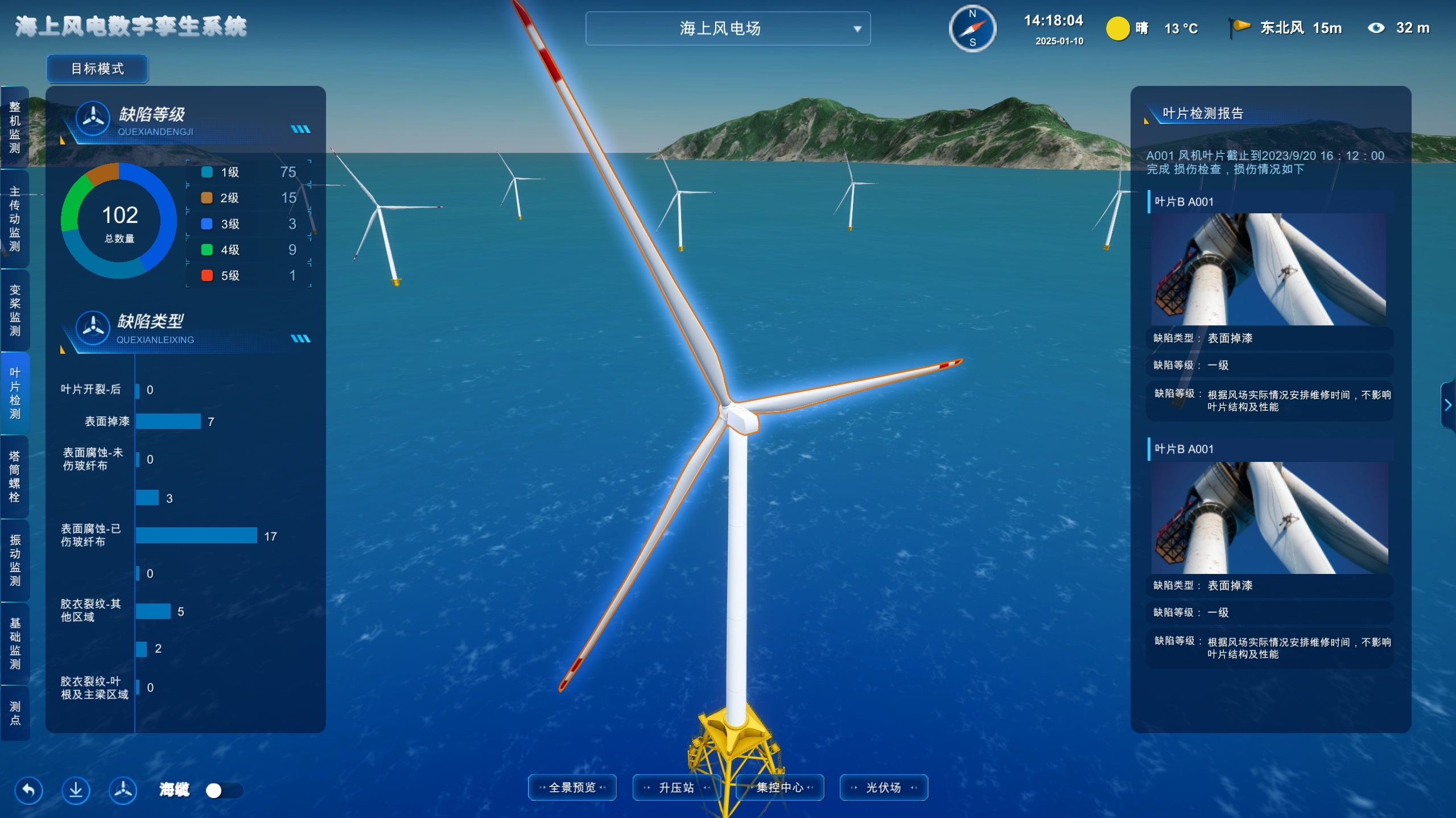Click the 目标模式 button
1456x818 pixels.
(x=97, y=69)
